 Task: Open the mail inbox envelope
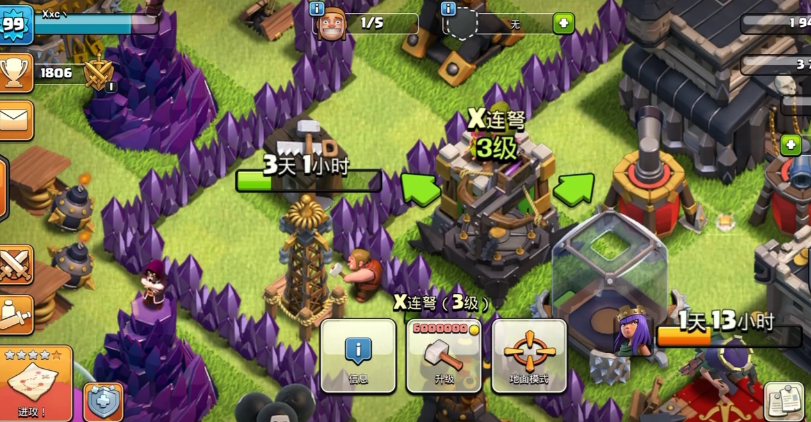[x=15, y=120]
